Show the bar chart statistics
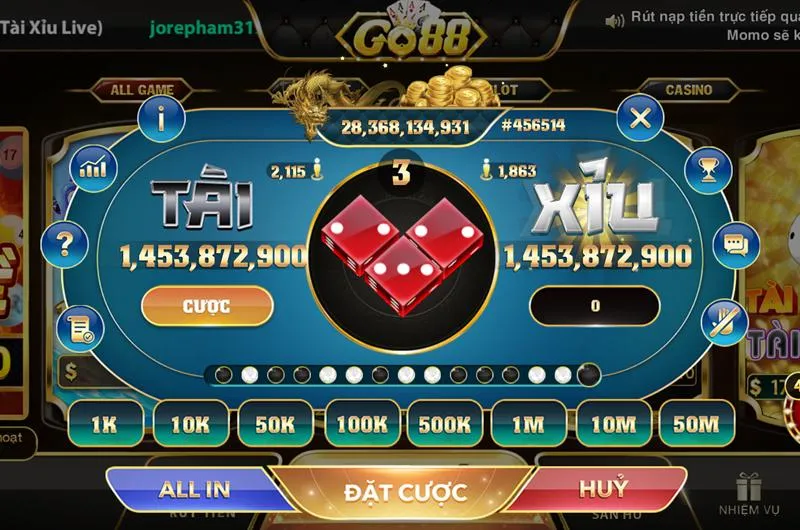The image size is (800, 530). (x=94, y=165)
